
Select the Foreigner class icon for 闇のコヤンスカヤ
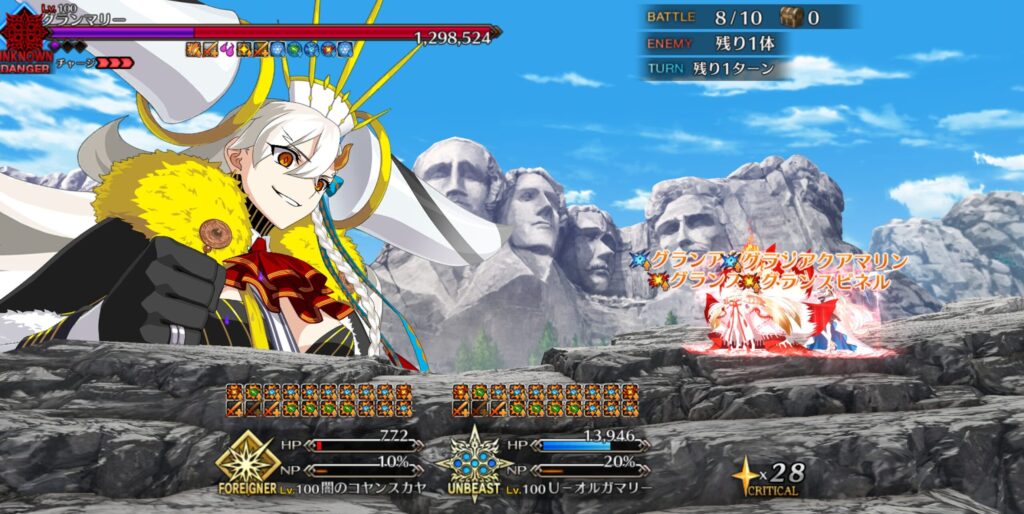(248, 458)
